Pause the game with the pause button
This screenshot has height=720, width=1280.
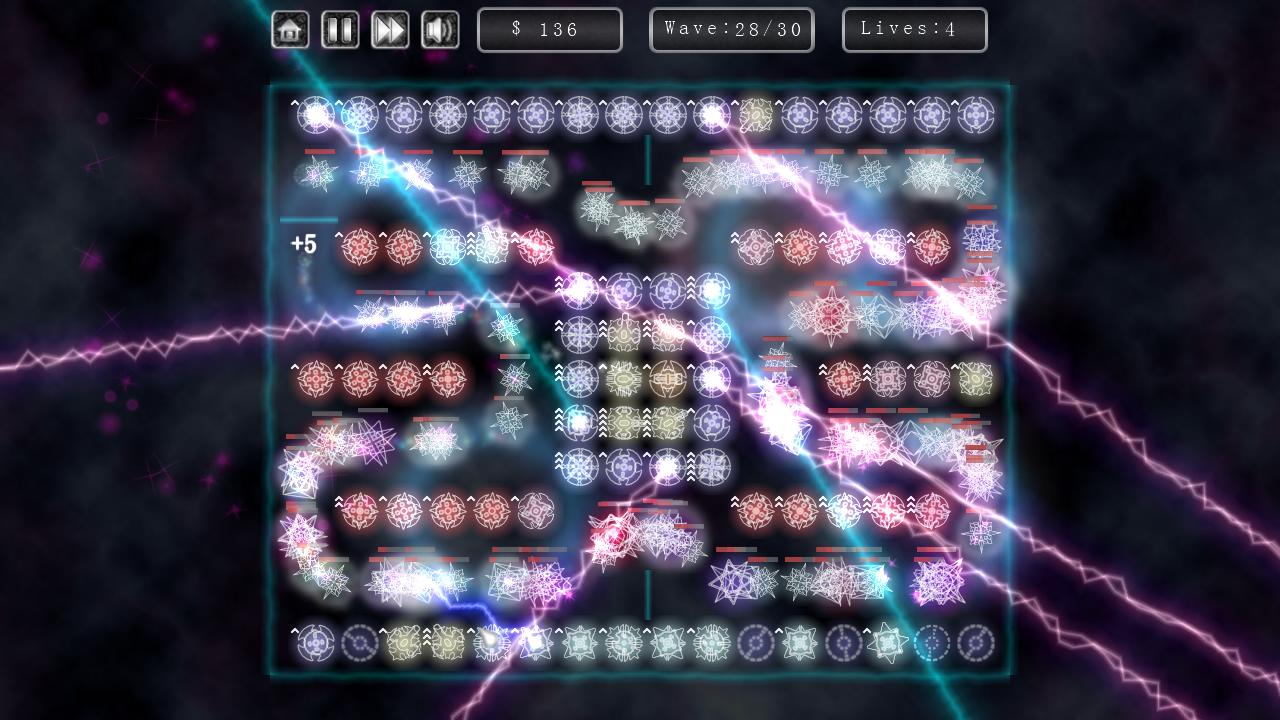click(x=340, y=30)
